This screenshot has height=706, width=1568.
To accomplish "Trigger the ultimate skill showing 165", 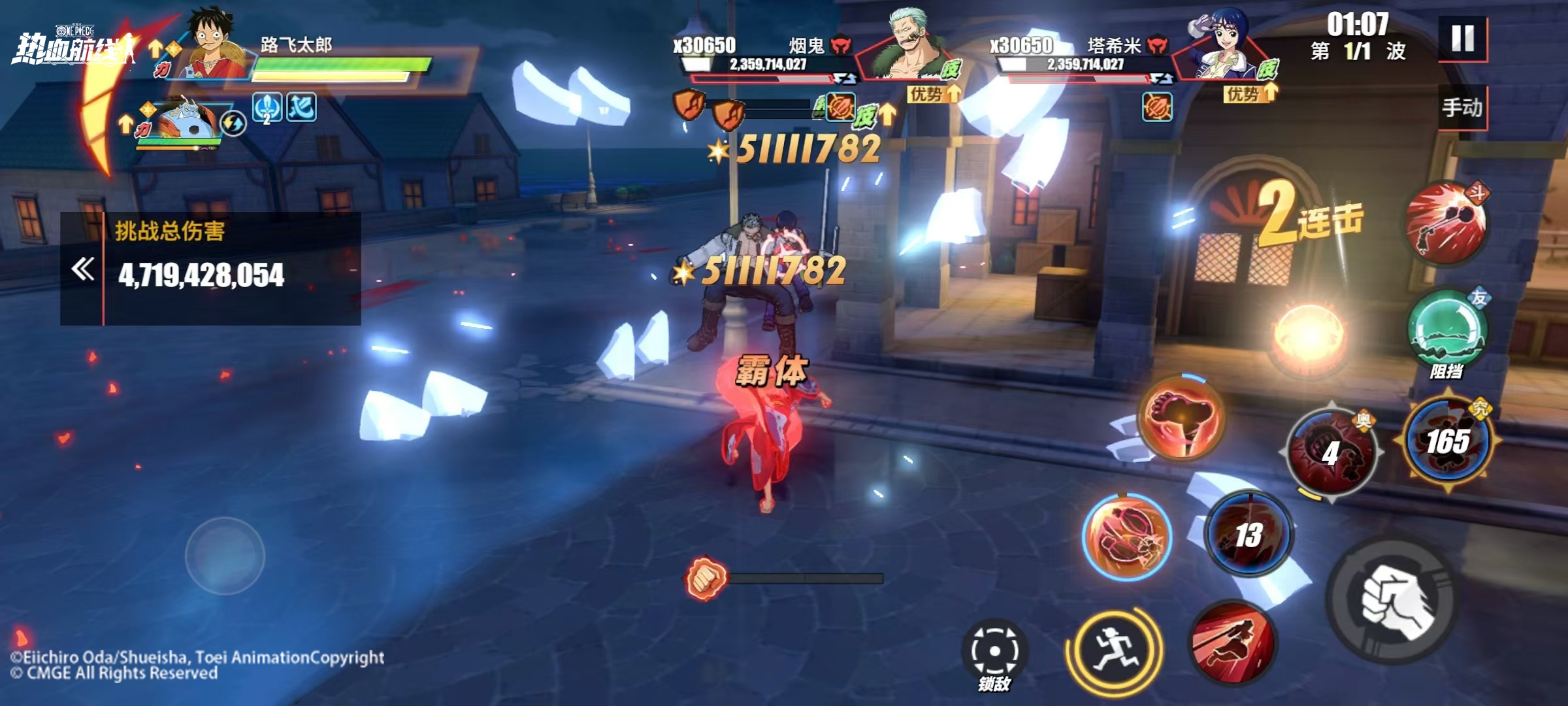I will tap(1448, 441).
